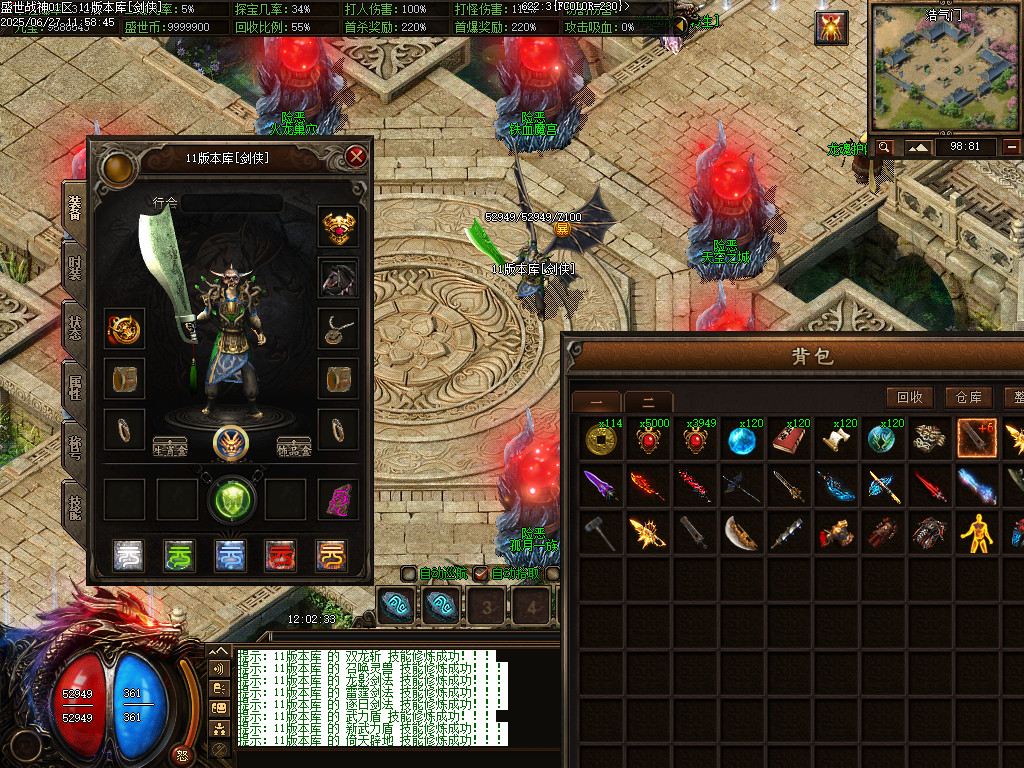Image resolution: width=1024 pixels, height=768 pixels.
Task: Switch to the 时装 (fashion) tab
Action: 75,266
